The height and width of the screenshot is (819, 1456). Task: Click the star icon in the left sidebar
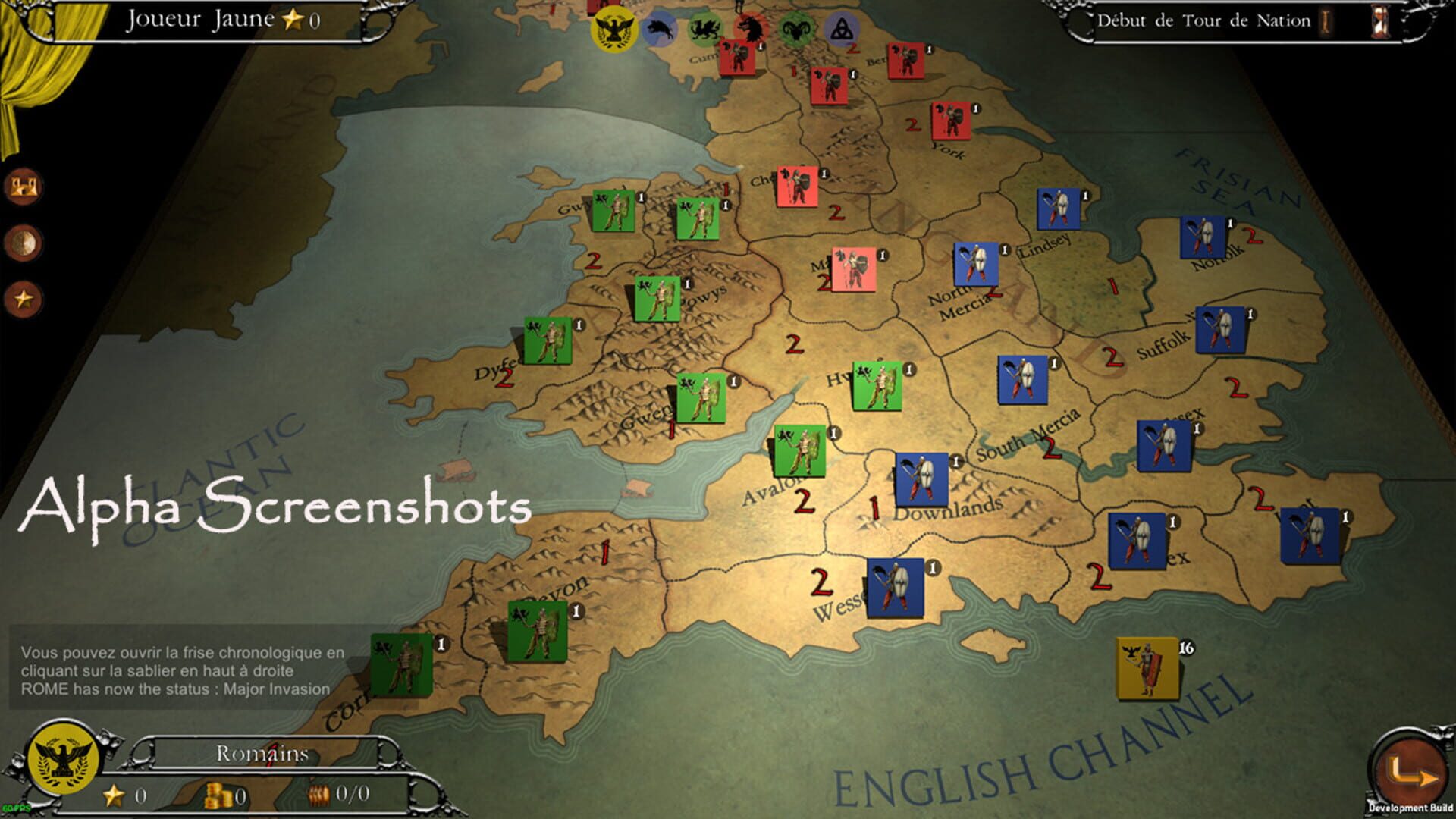tap(24, 297)
